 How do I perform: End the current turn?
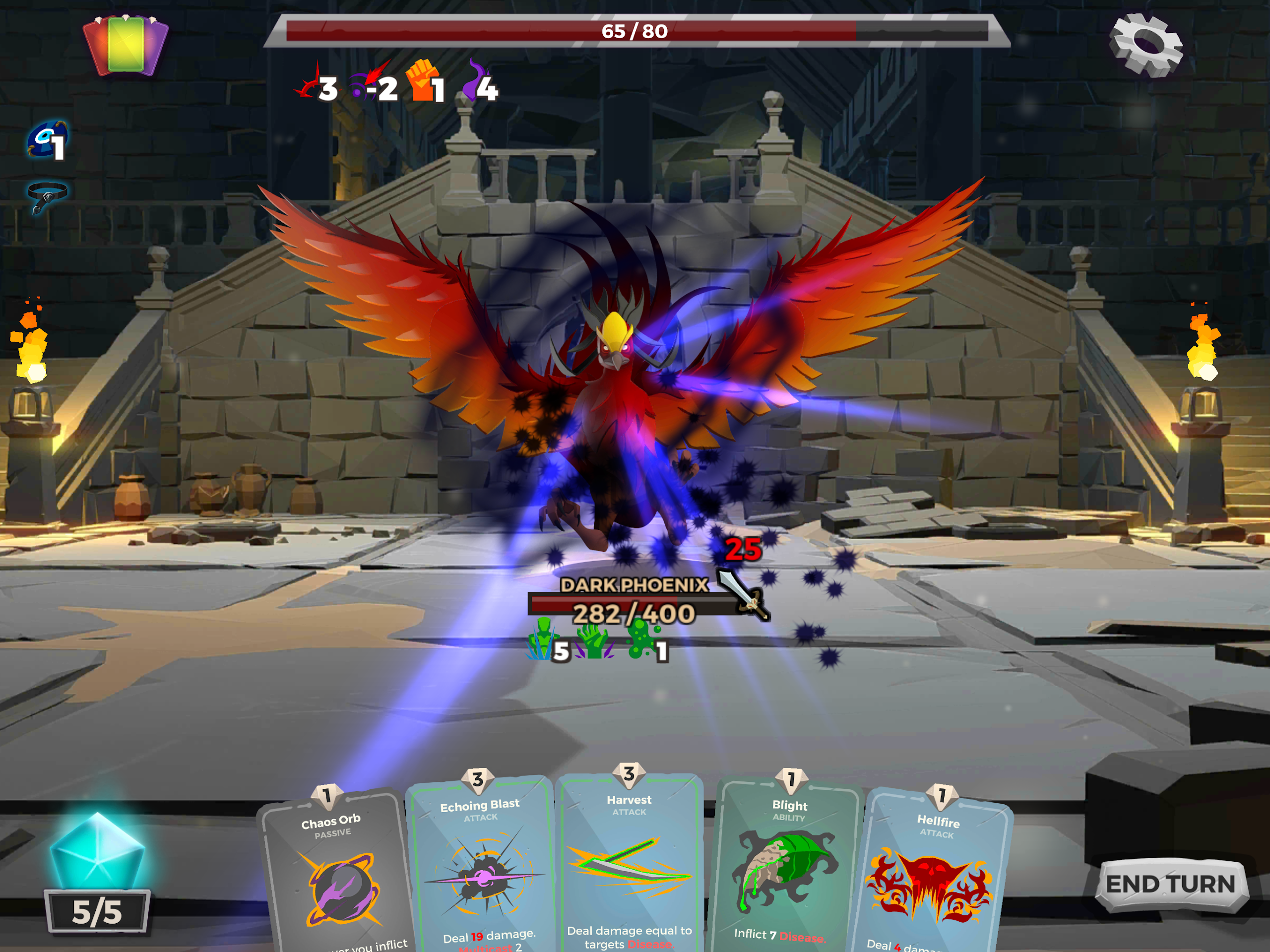[1170, 884]
